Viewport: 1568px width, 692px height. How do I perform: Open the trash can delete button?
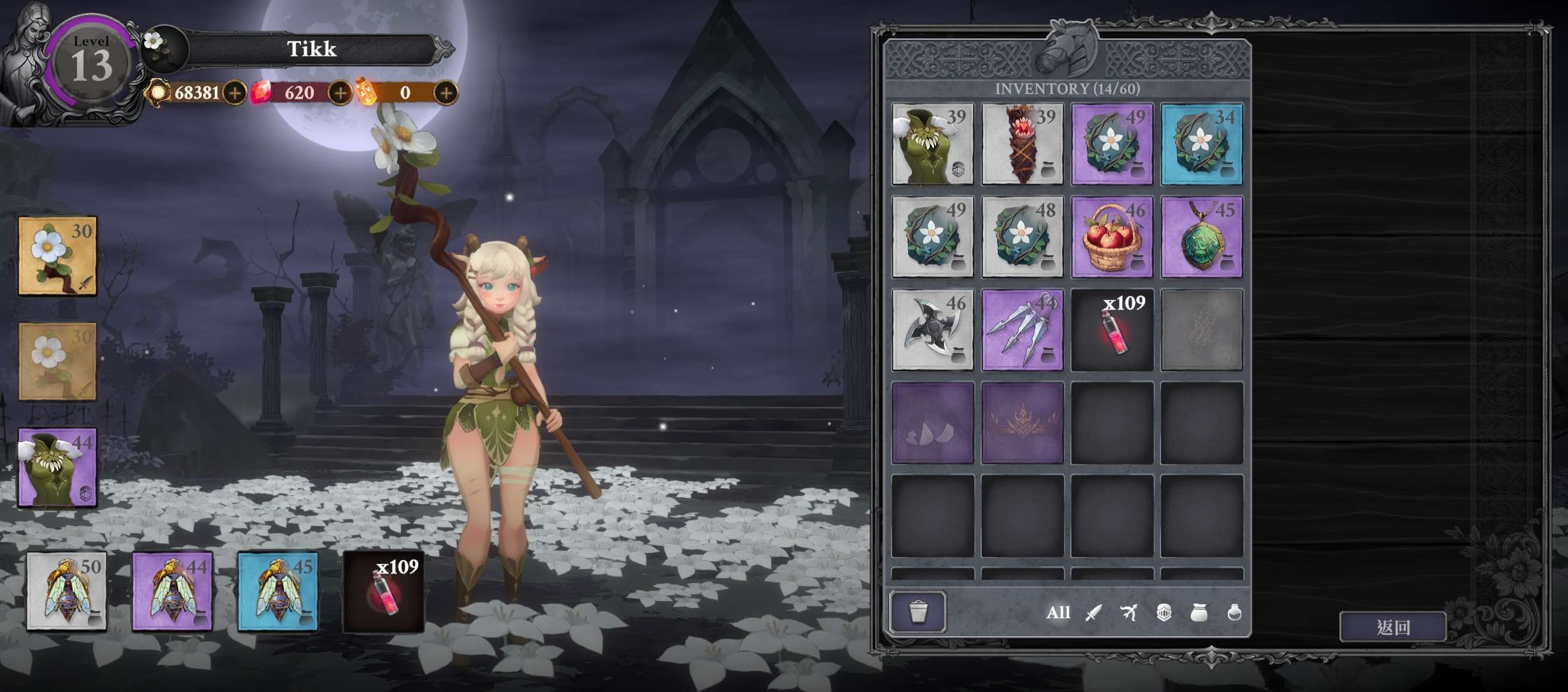(917, 612)
